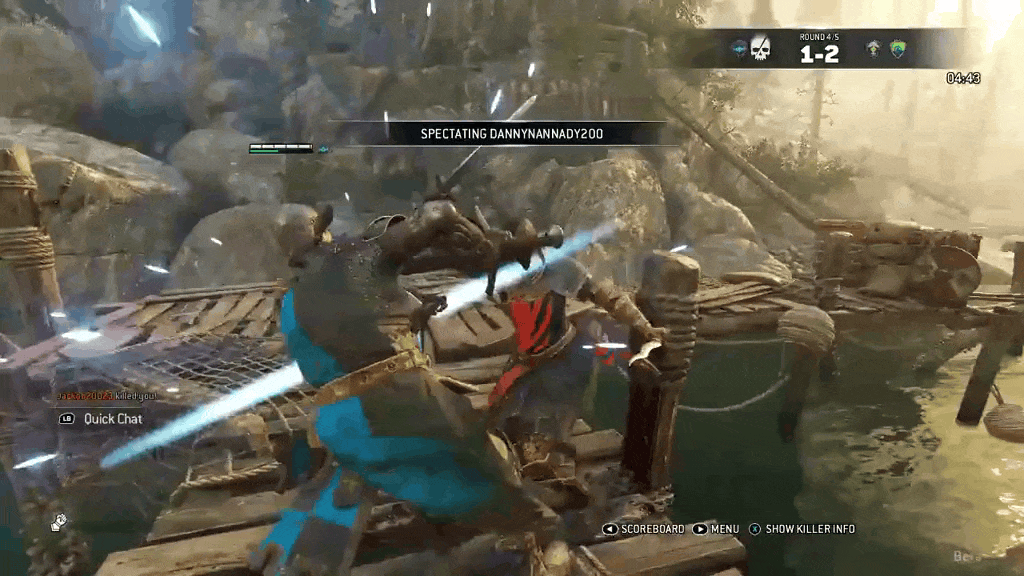Select the green and blue shield emblem
Image resolution: width=1024 pixels, height=576 pixels.
(898, 49)
